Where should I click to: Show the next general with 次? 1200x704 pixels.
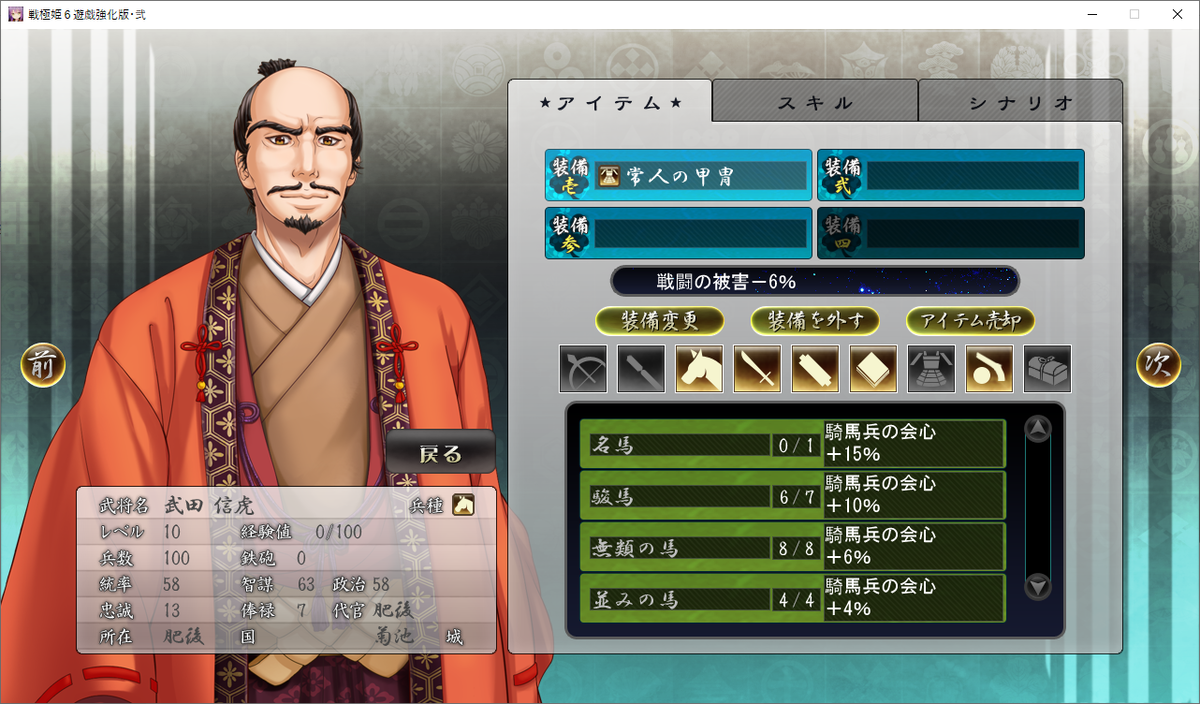pos(1158,366)
